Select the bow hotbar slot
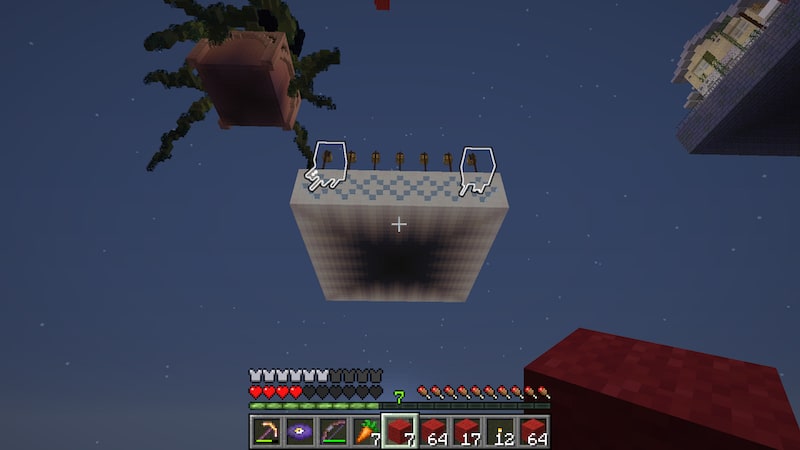The image size is (800, 450). click(x=332, y=432)
